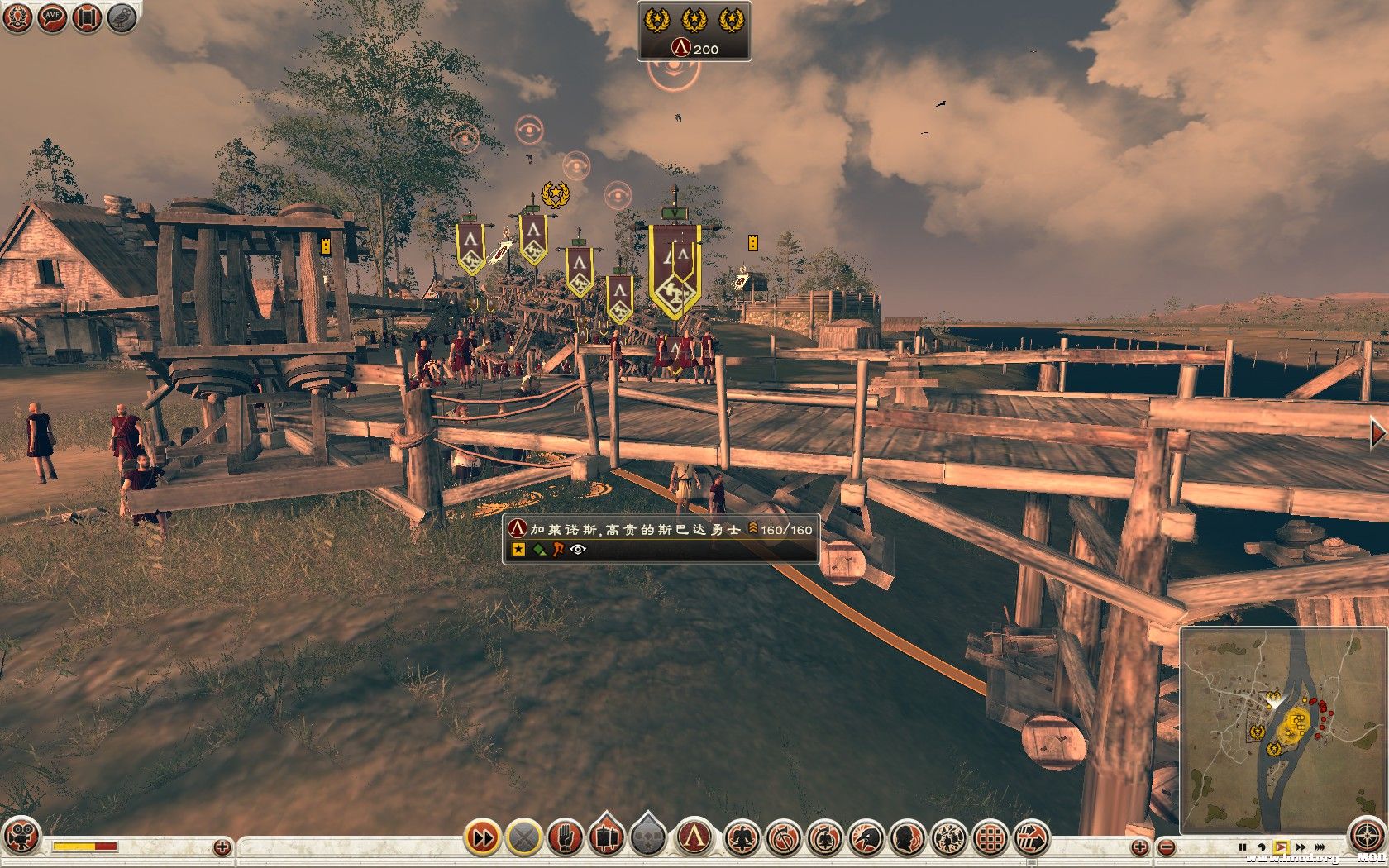Click the grey owl advisor icon
Image resolution: width=1389 pixels, height=868 pixels.
122,17
